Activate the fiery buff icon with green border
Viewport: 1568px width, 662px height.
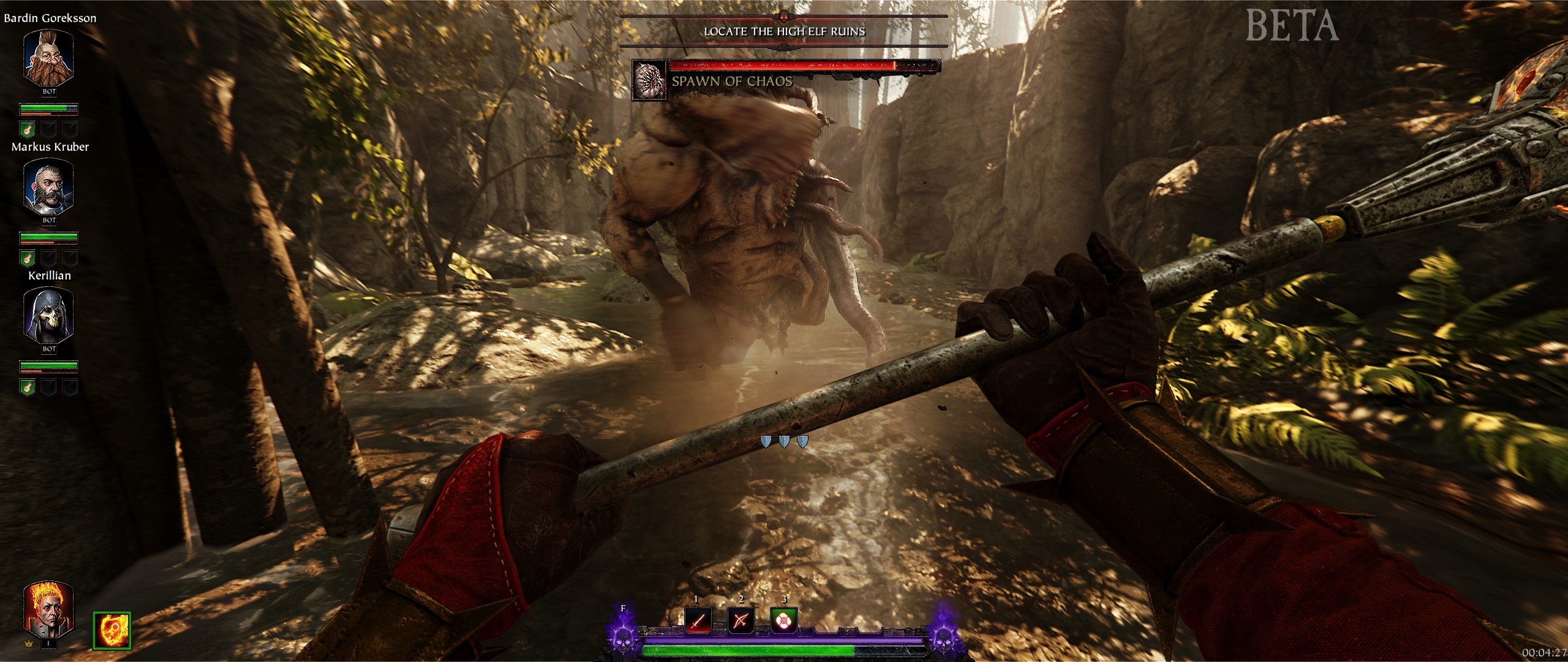(x=111, y=630)
